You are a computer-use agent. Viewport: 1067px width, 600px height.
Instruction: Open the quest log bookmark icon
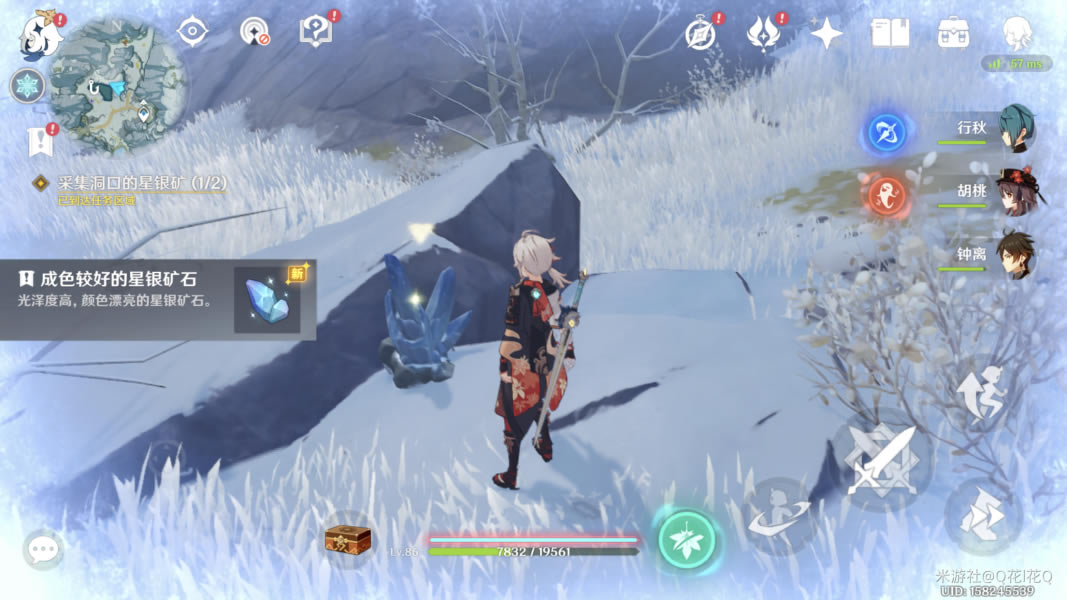(40, 141)
